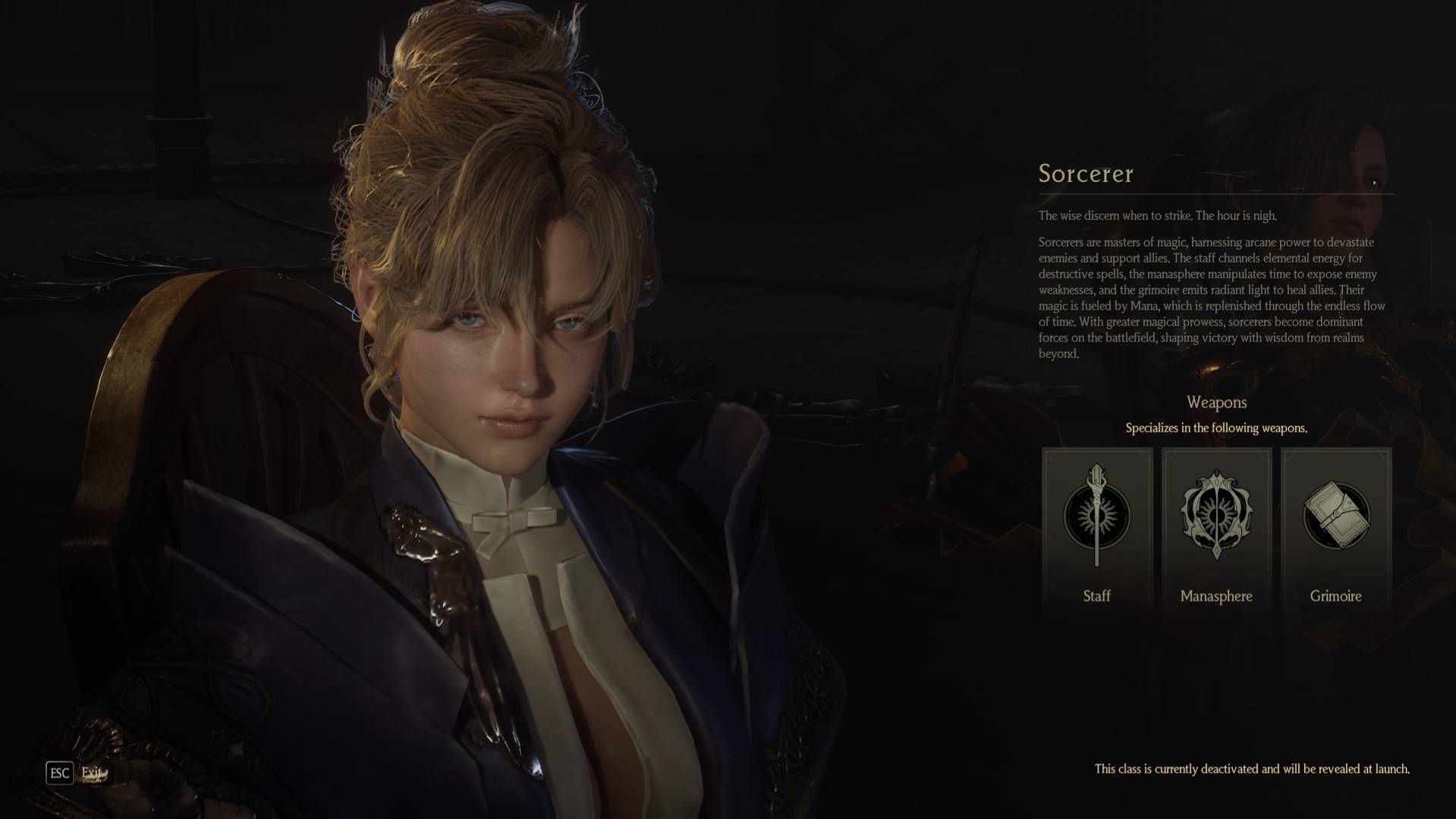Select the Staff weapon card
This screenshot has width=1456, height=819.
pyautogui.click(x=1096, y=531)
